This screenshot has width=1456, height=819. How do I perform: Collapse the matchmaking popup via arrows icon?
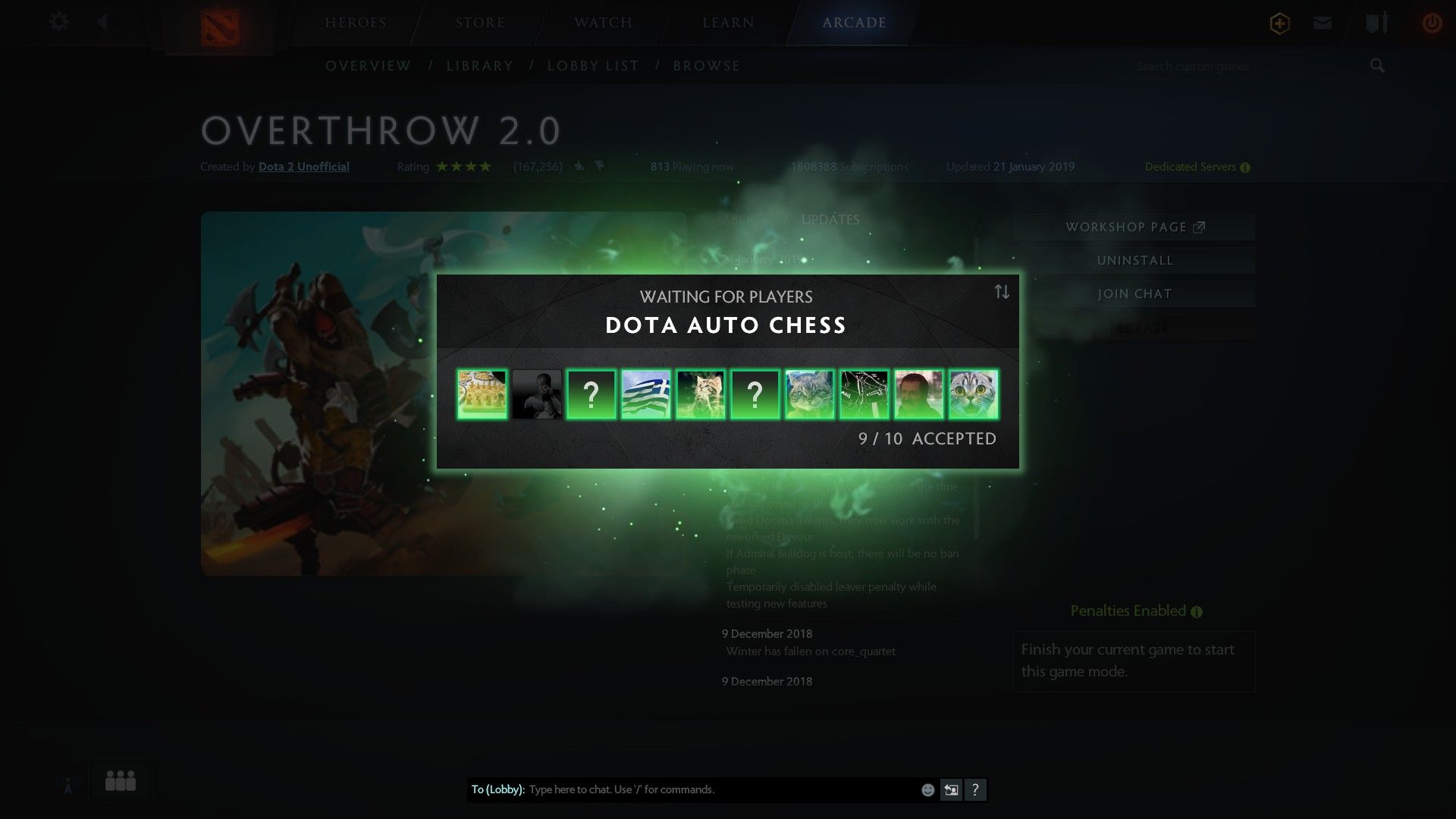pyautogui.click(x=1001, y=293)
